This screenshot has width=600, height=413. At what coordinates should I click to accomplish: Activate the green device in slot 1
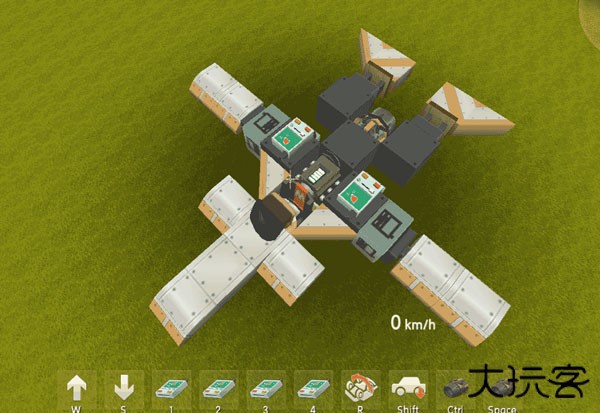pyautogui.click(x=172, y=387)
